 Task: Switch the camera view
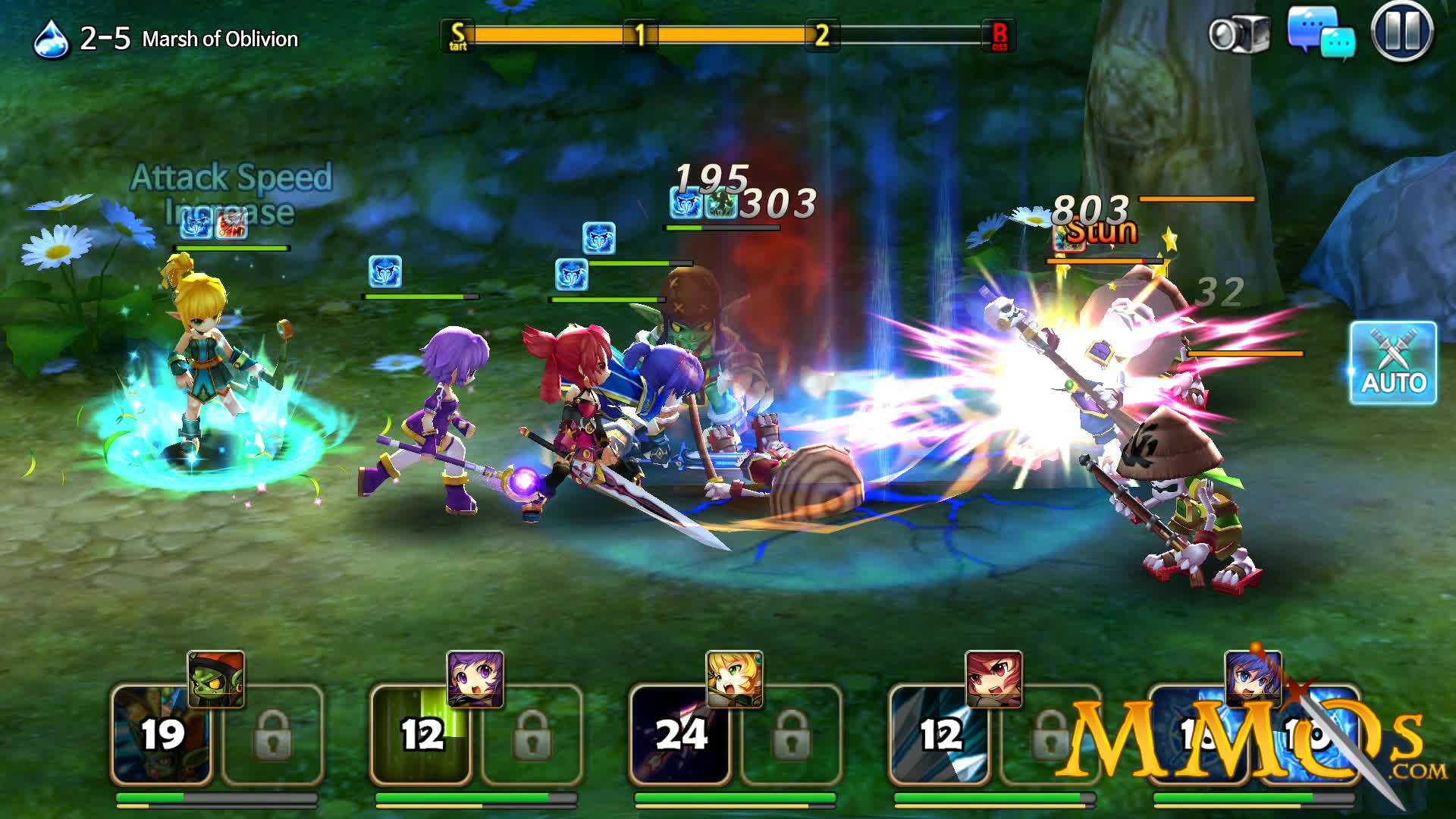(x=1239, y=34)
